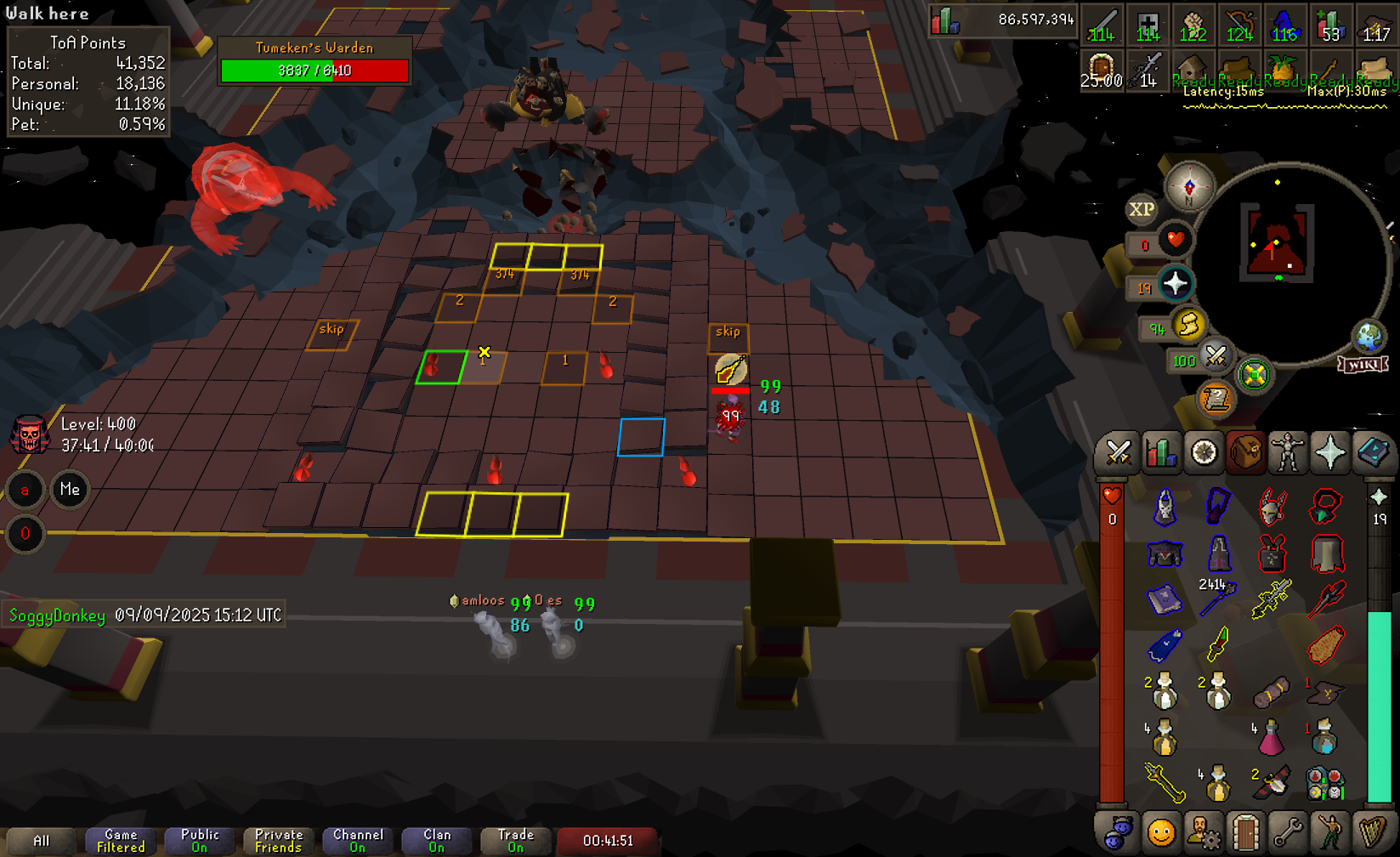The height and width of the screenshot is (857, 1400).
Task: Open the Magic spellbook tab
Action: coord(1373,453)
